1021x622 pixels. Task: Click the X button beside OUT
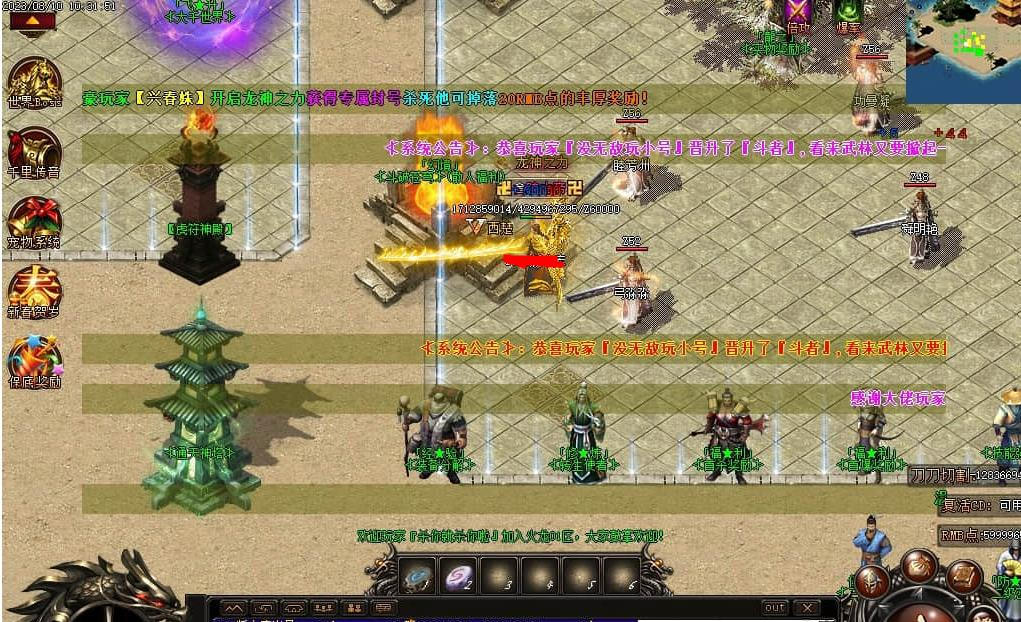click(806, 608)
